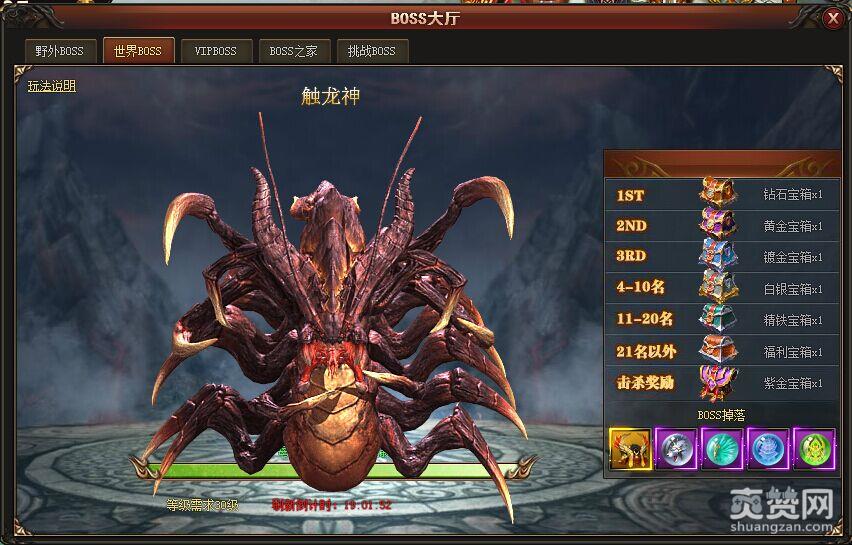Inspect the 福利宝箱 chest for rank 21 onward
852x545 pixels.
click(x=718, y=351)
